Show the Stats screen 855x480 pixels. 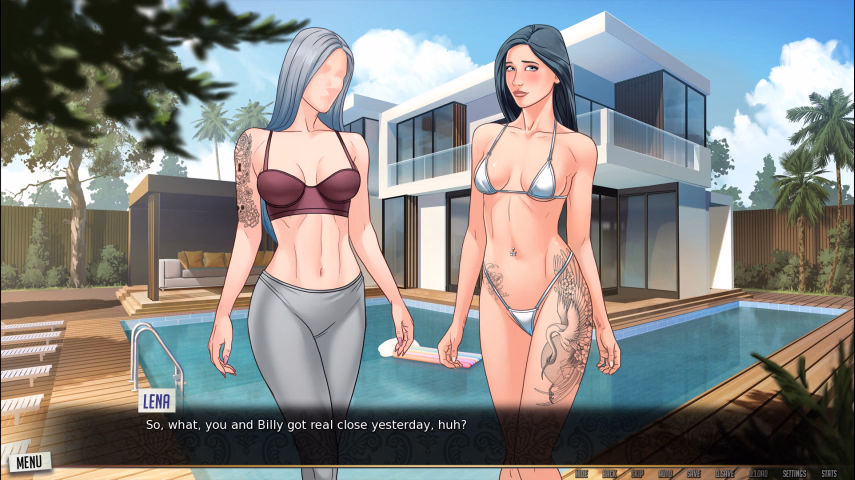click(829, 473)
